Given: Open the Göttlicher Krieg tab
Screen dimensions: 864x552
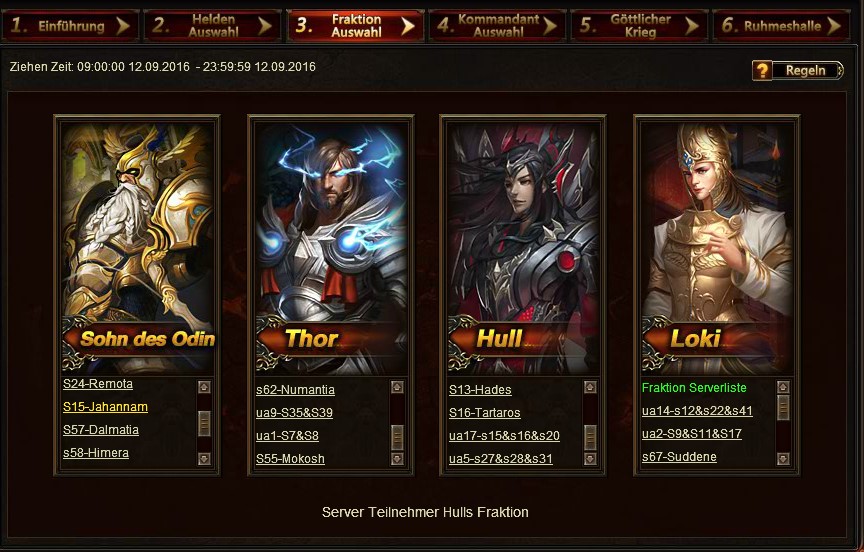Looking at the screenshot, I should [x=640, y=26].
